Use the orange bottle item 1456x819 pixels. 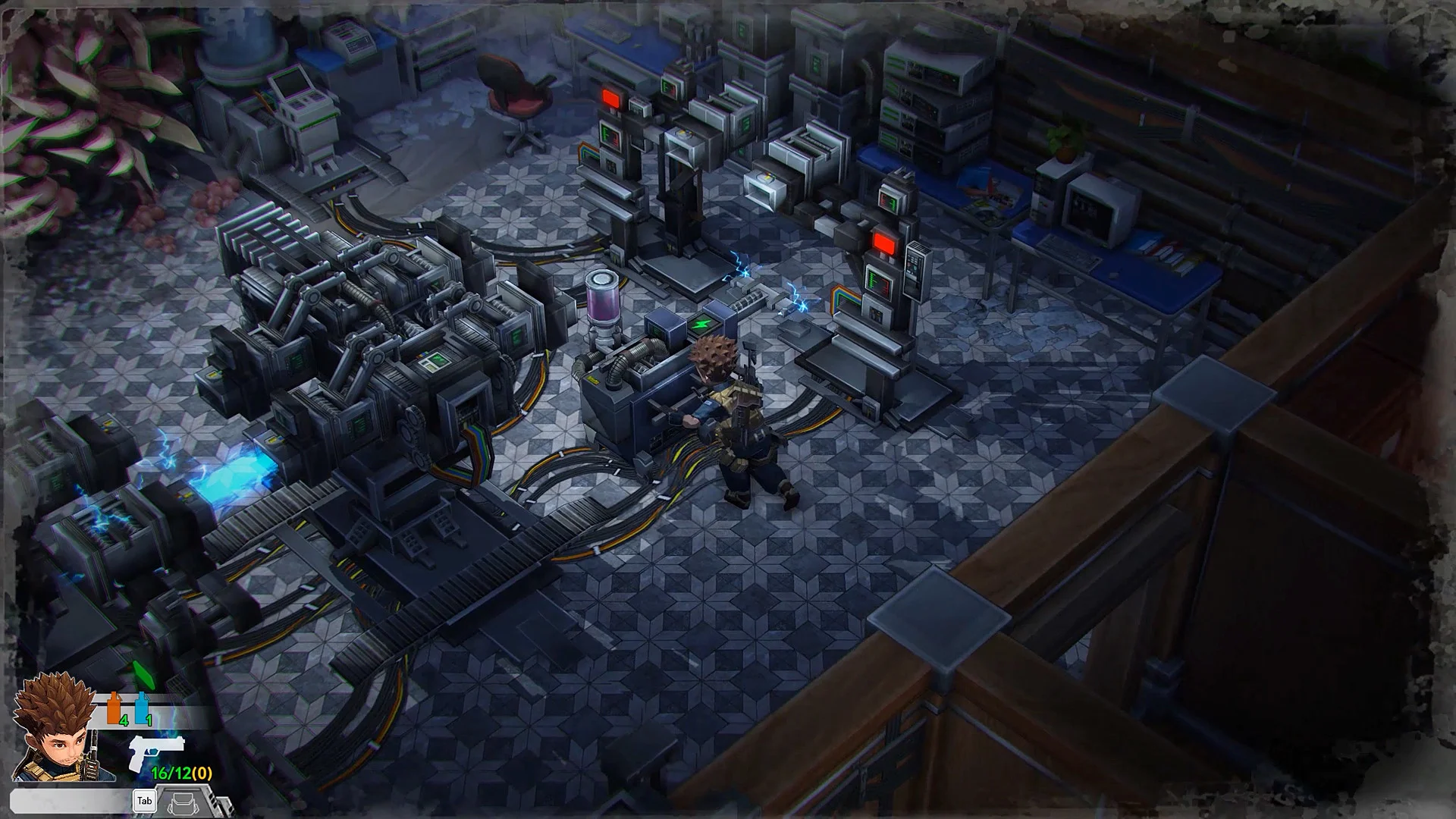[115, 708]
